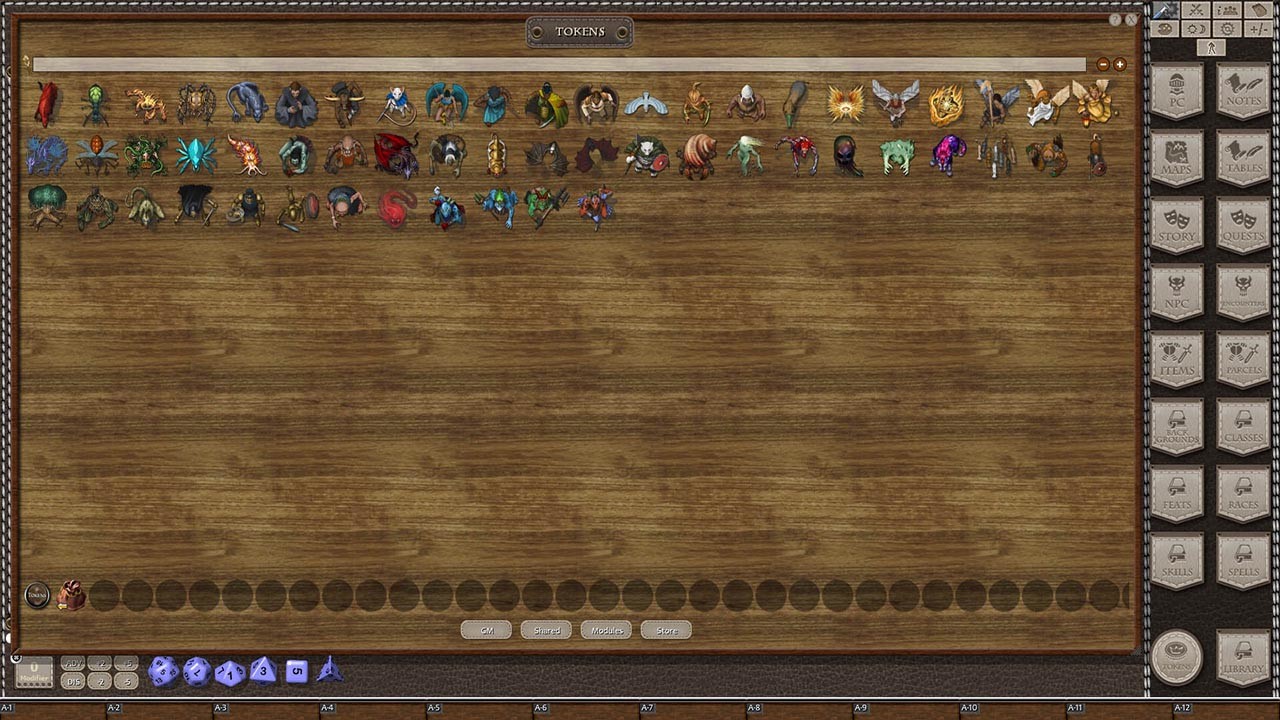The image size is (1280, 720).
Task: Click the +/- modifier stepper icon
Action: pos(1257,28)
